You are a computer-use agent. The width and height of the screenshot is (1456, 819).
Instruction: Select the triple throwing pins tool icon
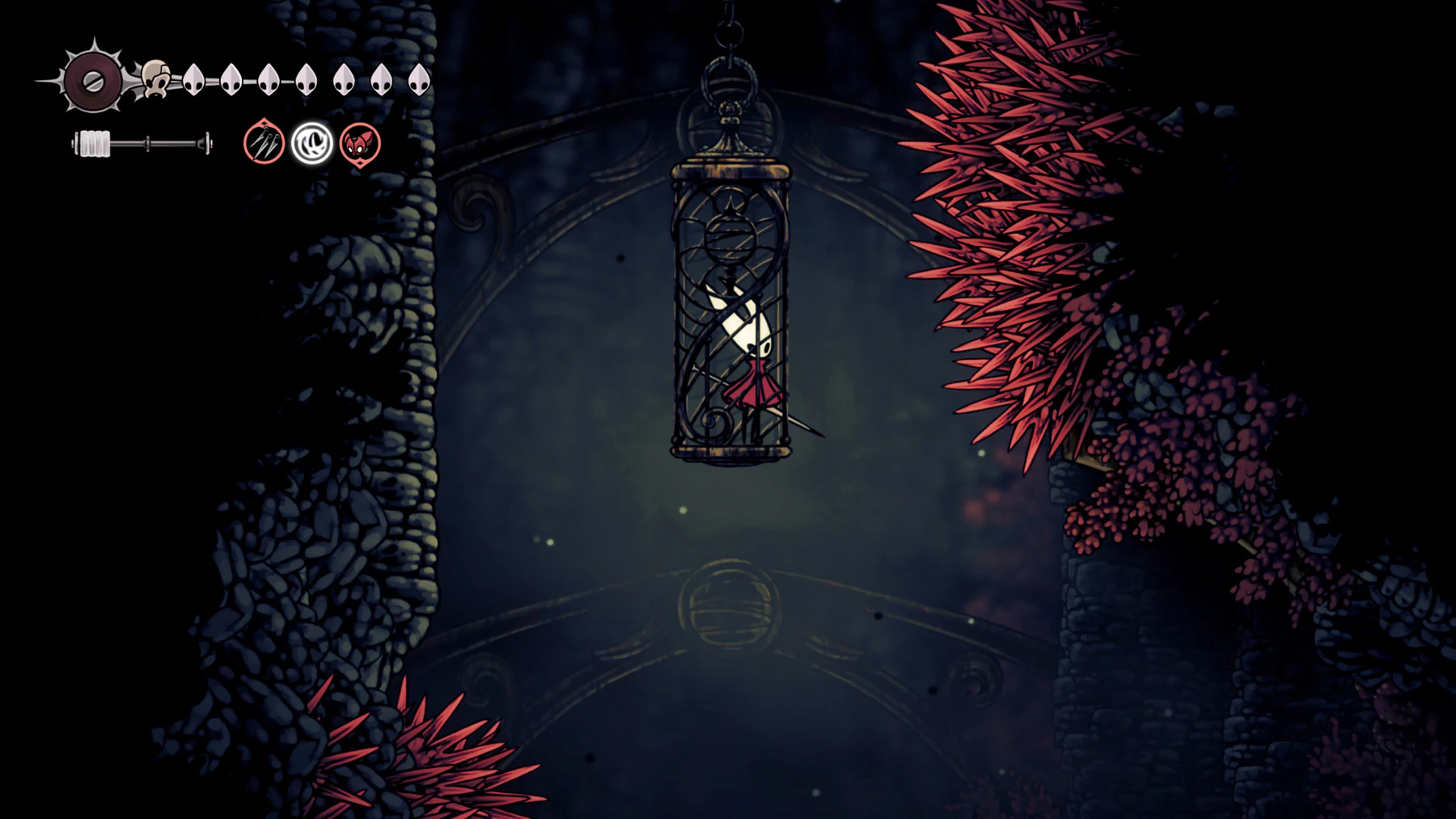click(264, 143)
